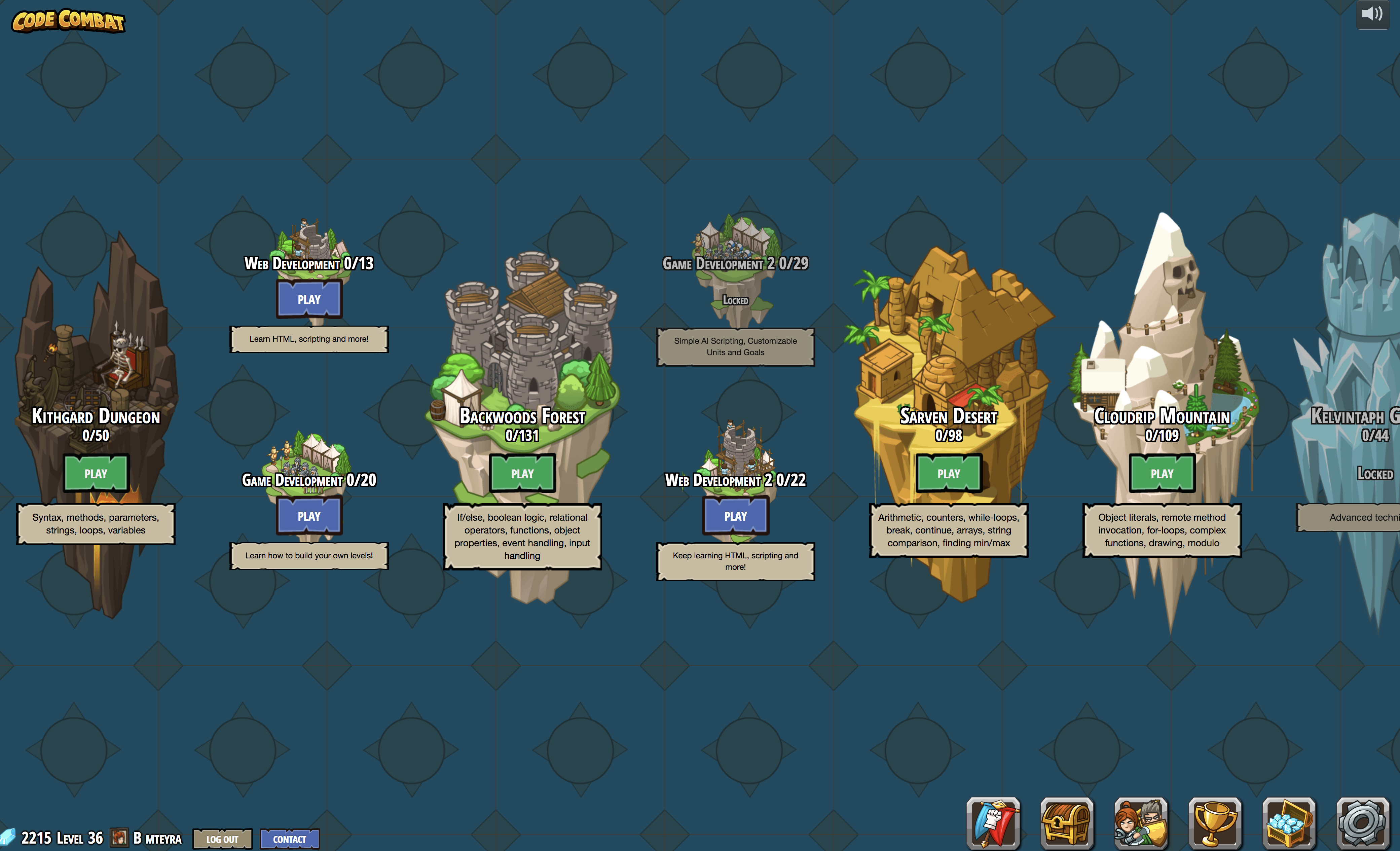The height and width of the screenshot is (851, 1400).
Task: Open the heroes selection icon
Action: 1141,823
